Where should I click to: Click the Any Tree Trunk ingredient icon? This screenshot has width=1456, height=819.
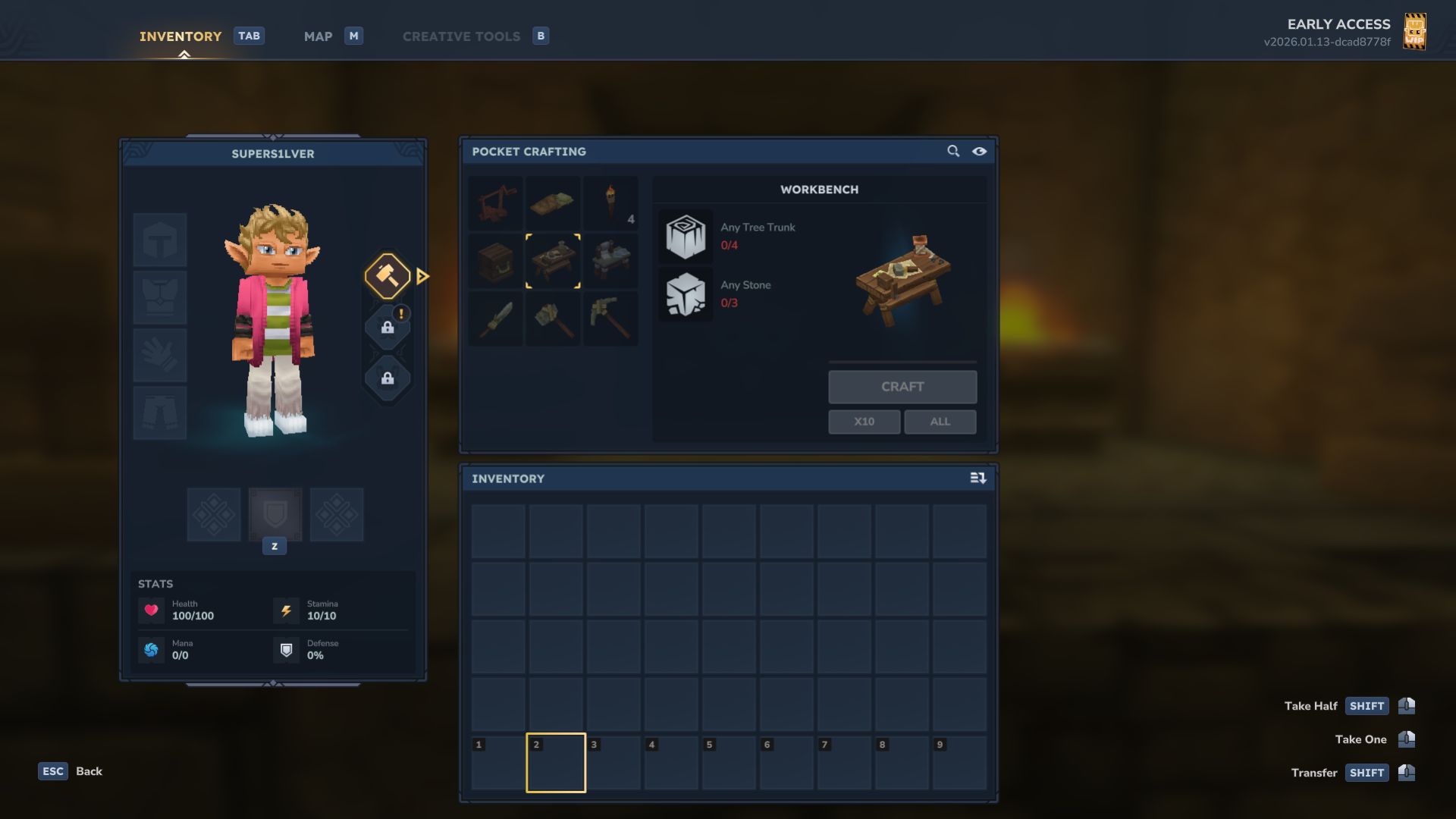686,236
